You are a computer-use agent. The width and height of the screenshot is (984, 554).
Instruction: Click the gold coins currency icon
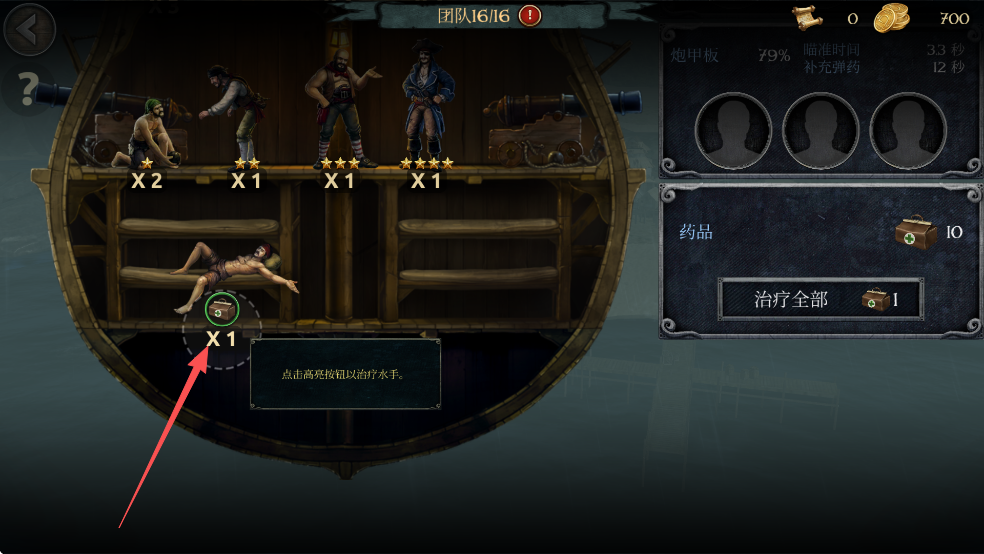click(x=892, y=17)
